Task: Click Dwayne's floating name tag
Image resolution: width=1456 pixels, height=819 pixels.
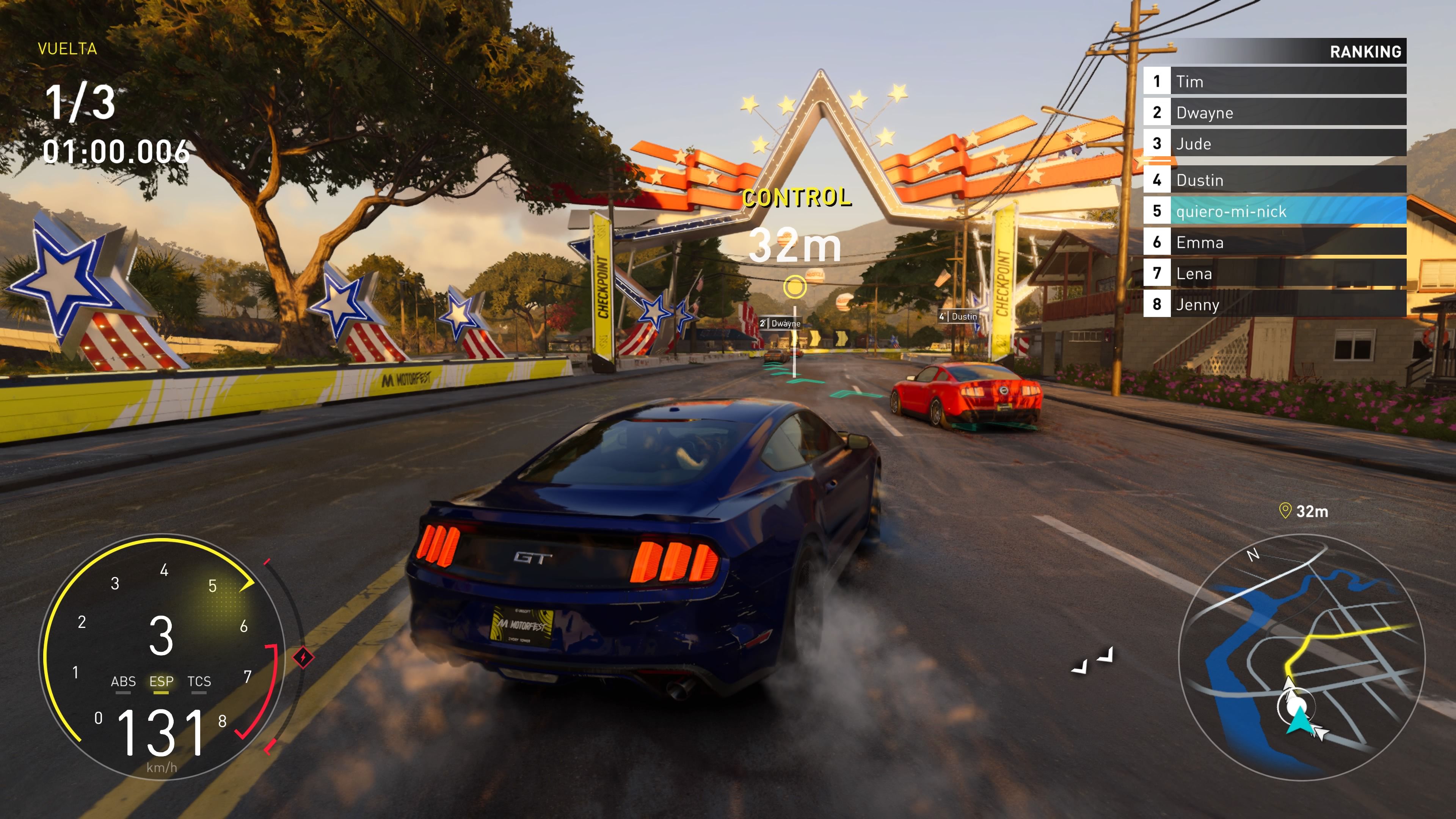Action: (x=781, y=323)
